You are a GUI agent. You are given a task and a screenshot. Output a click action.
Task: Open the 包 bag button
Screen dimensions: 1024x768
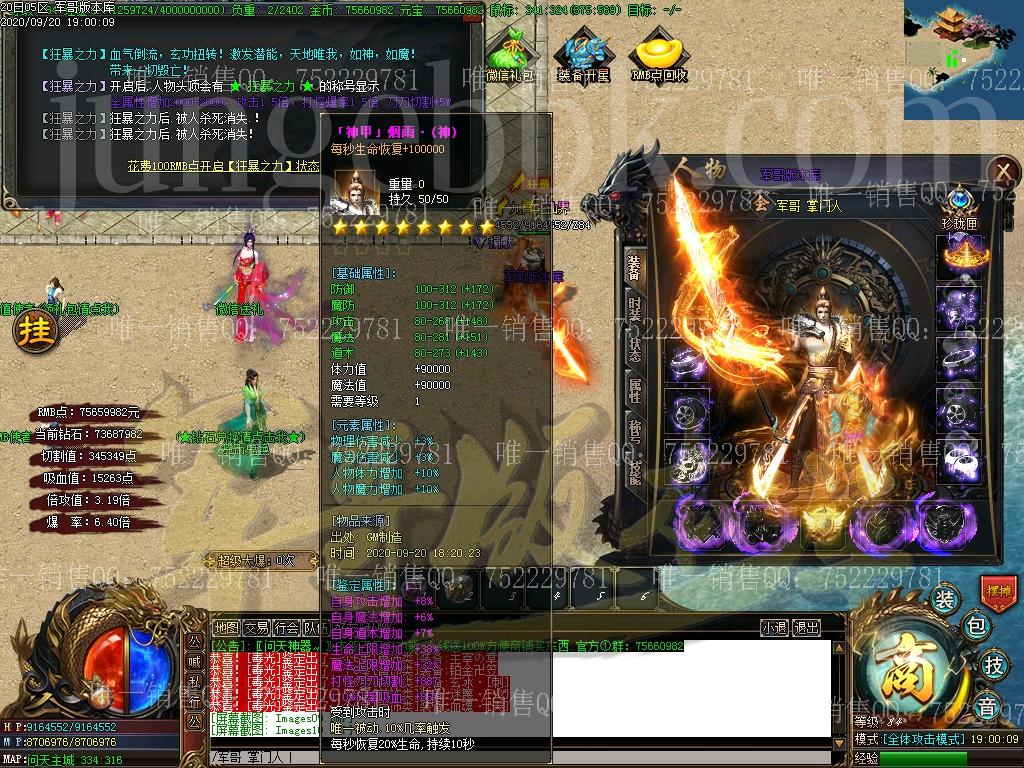pyautogui.click(x=976, y=628)
